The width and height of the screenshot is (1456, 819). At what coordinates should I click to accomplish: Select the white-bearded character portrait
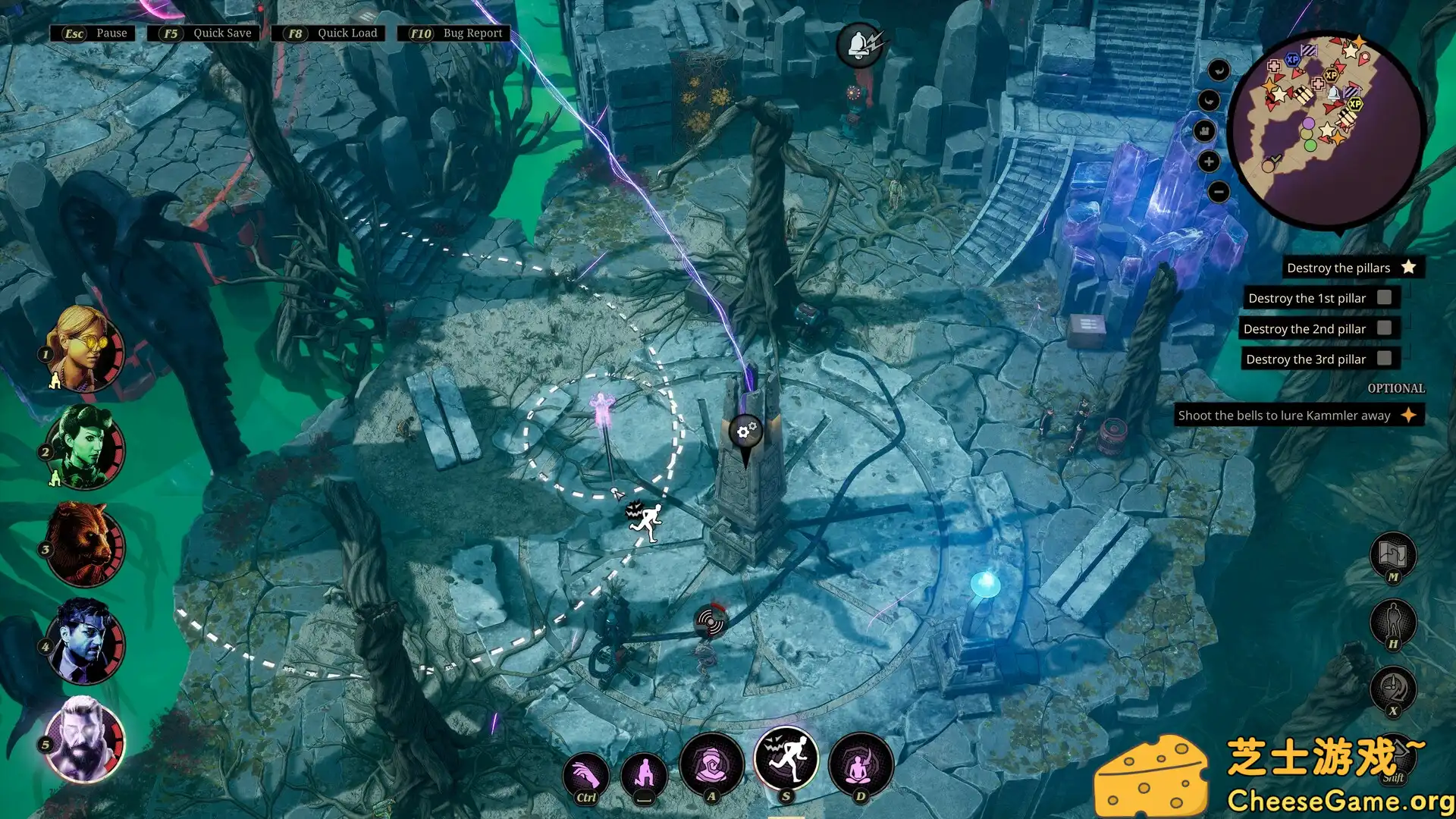(84, 741)
